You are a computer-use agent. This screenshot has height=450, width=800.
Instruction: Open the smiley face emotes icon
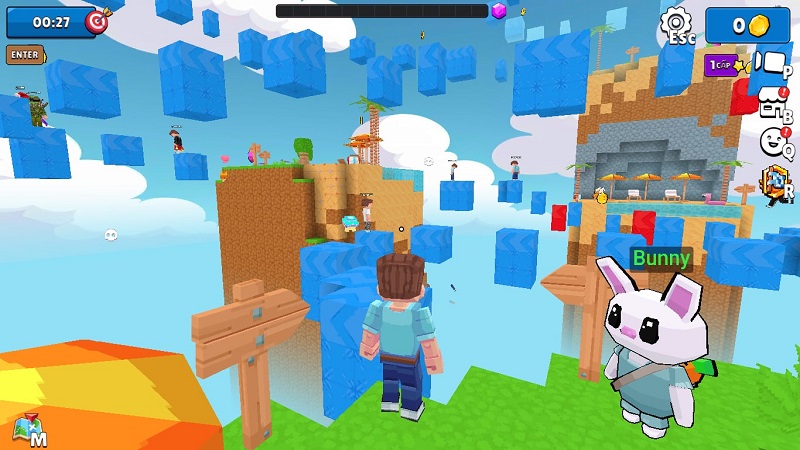[x=772, y=141]
